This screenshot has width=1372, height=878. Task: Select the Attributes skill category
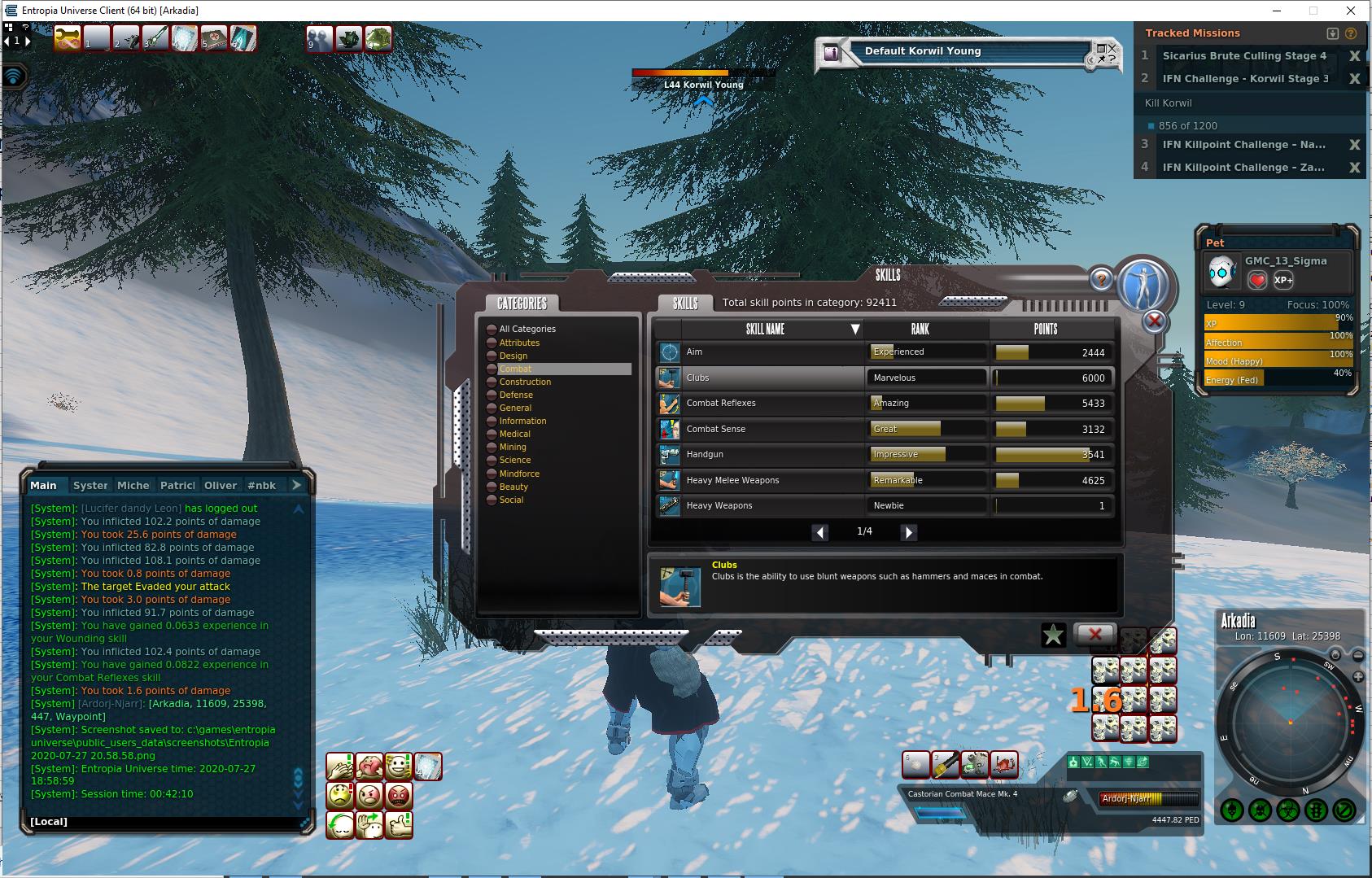click(x=519, y=343)
